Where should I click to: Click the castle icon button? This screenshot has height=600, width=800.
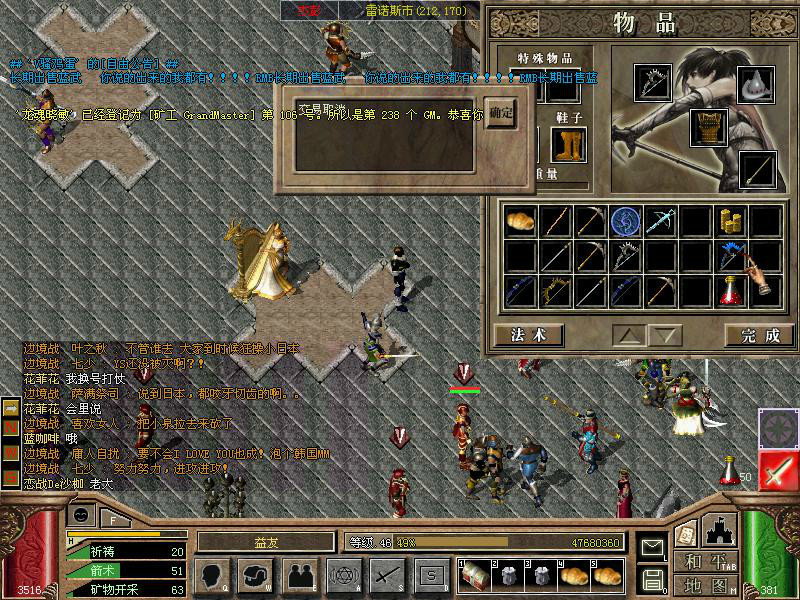click(x=721, y=529)
